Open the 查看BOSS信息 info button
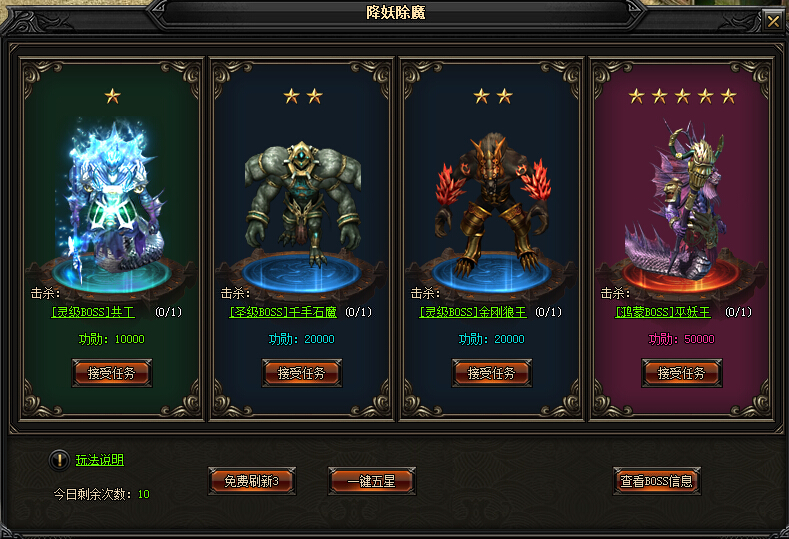This screenshot has width=789, height=539. click(x=656, y=481)
